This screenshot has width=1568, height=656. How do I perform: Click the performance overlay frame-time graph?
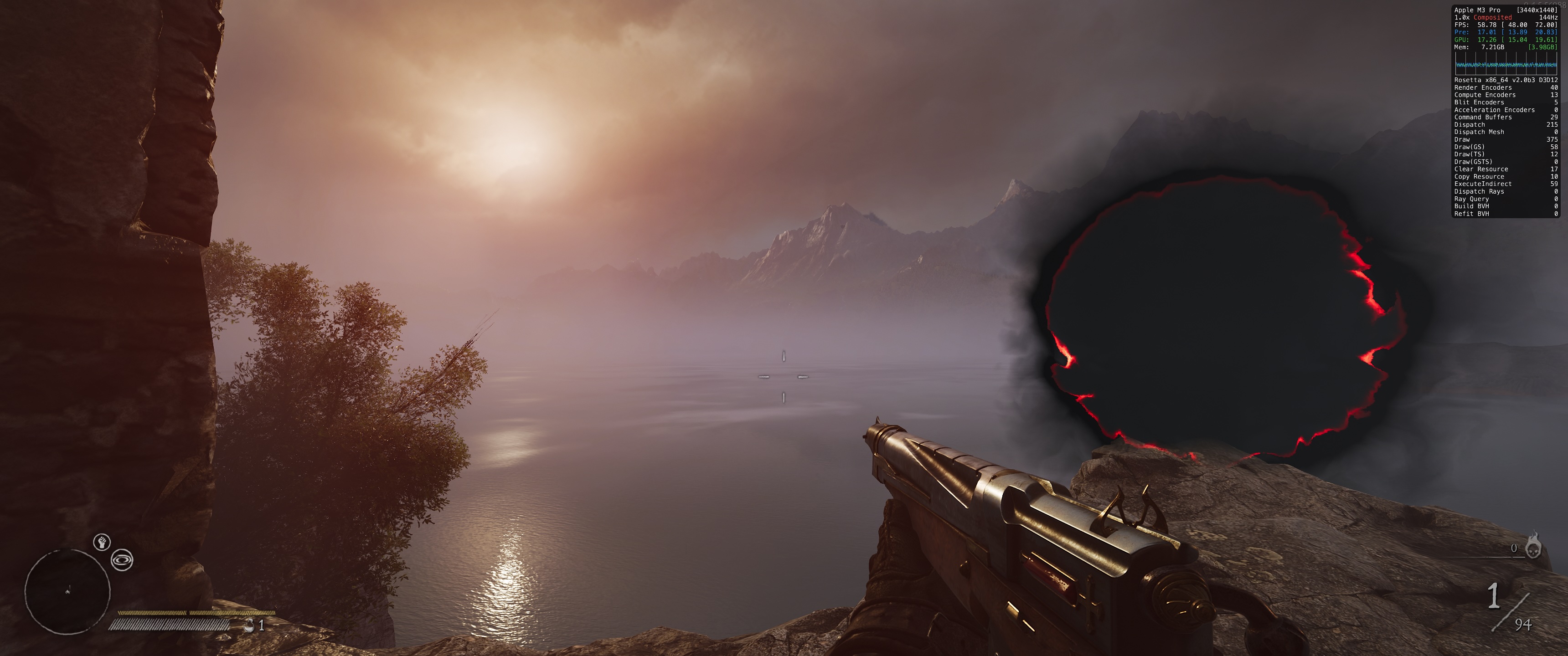click(x=1505, y=63)
